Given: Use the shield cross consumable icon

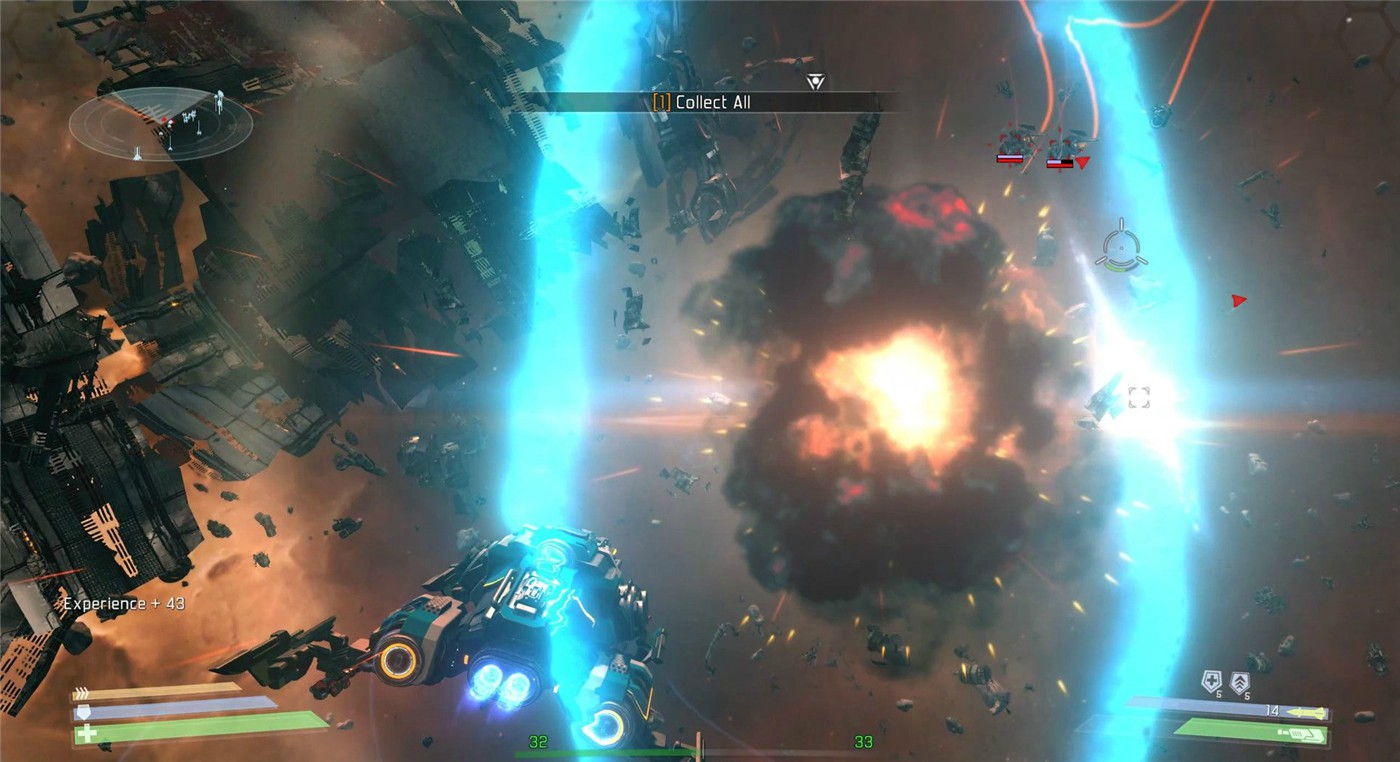Looking at the screenshot, I should click(x=1211, y=682).
